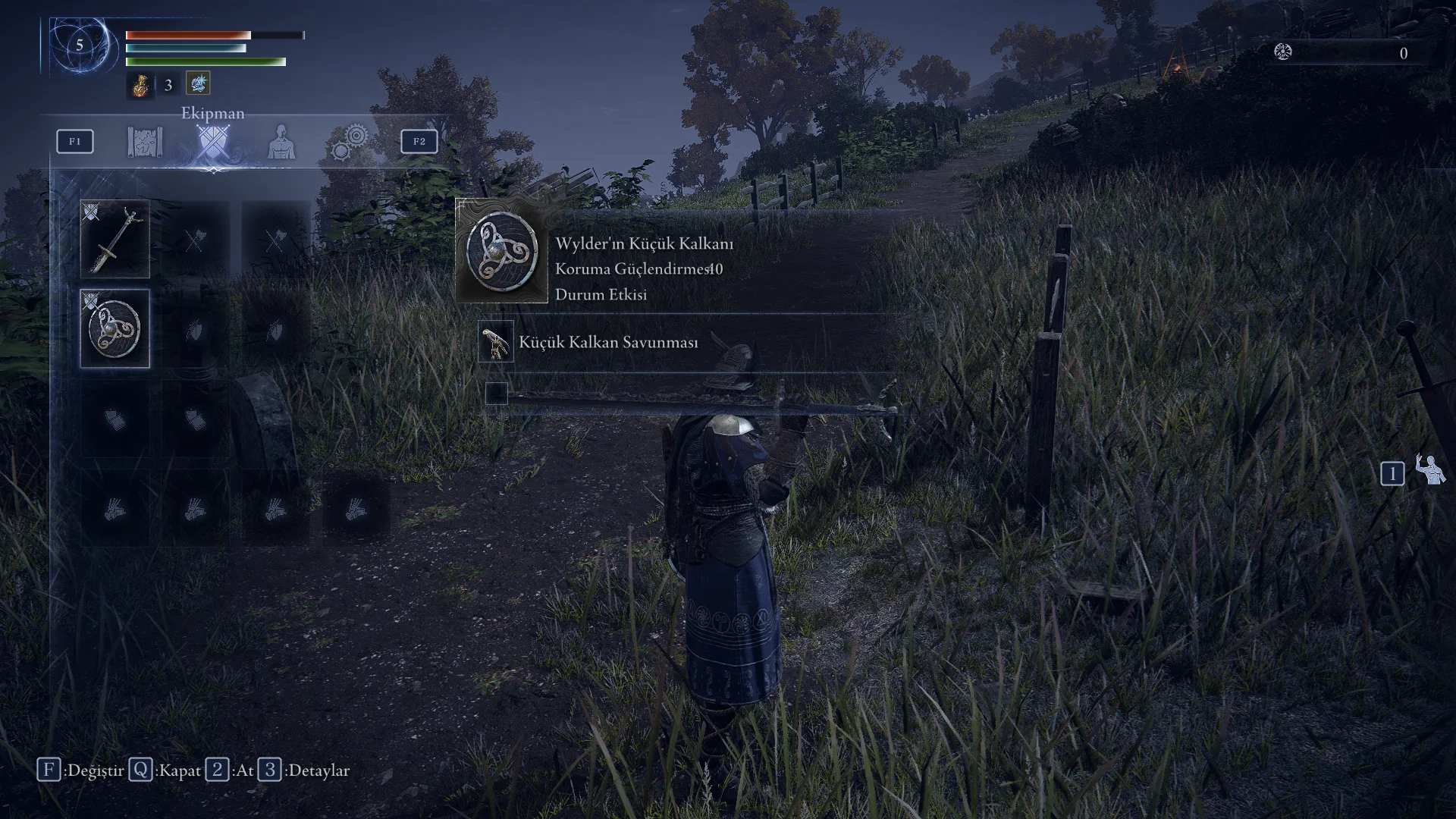Open the map tab icon
Viewport: 1456px width, 819px height.
click(145, 142)
